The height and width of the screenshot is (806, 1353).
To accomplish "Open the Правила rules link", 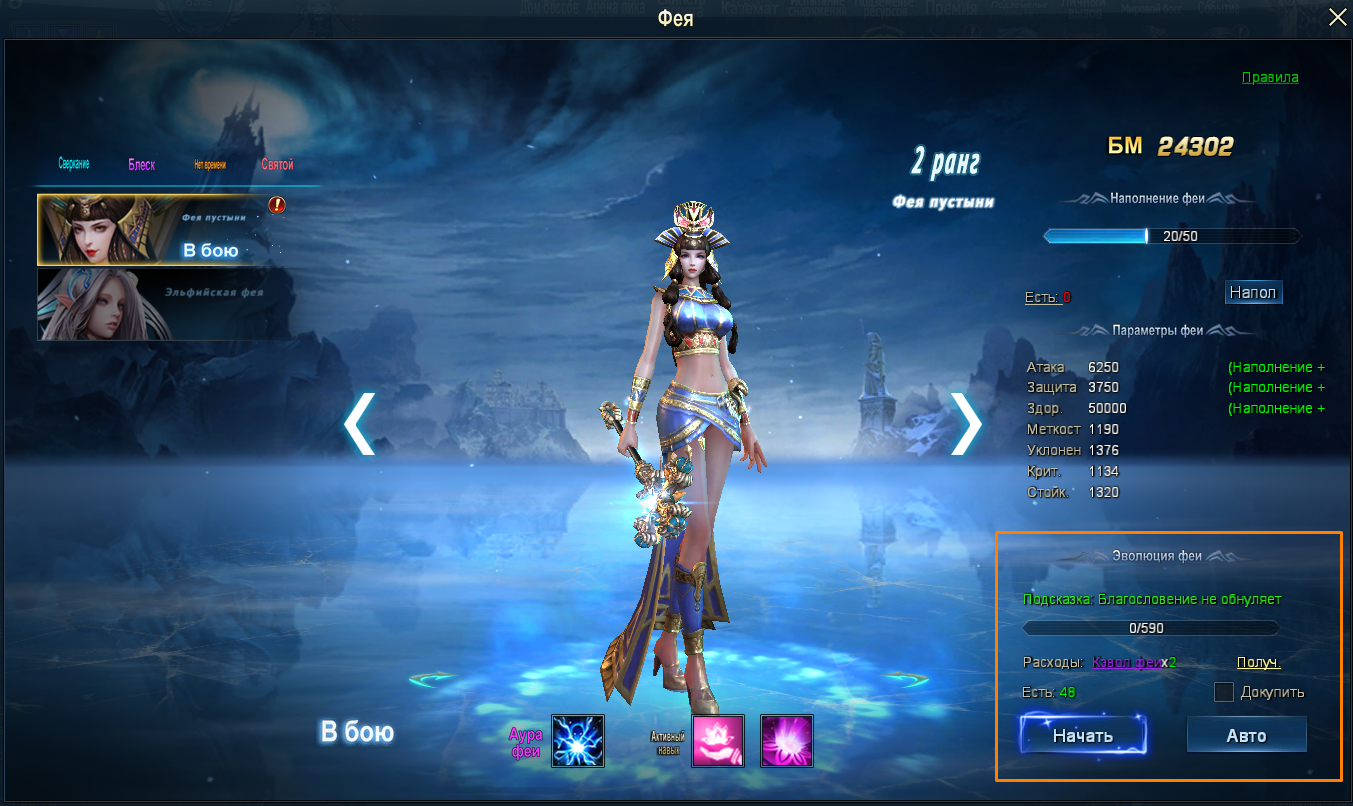I will tap(1270, 77).
